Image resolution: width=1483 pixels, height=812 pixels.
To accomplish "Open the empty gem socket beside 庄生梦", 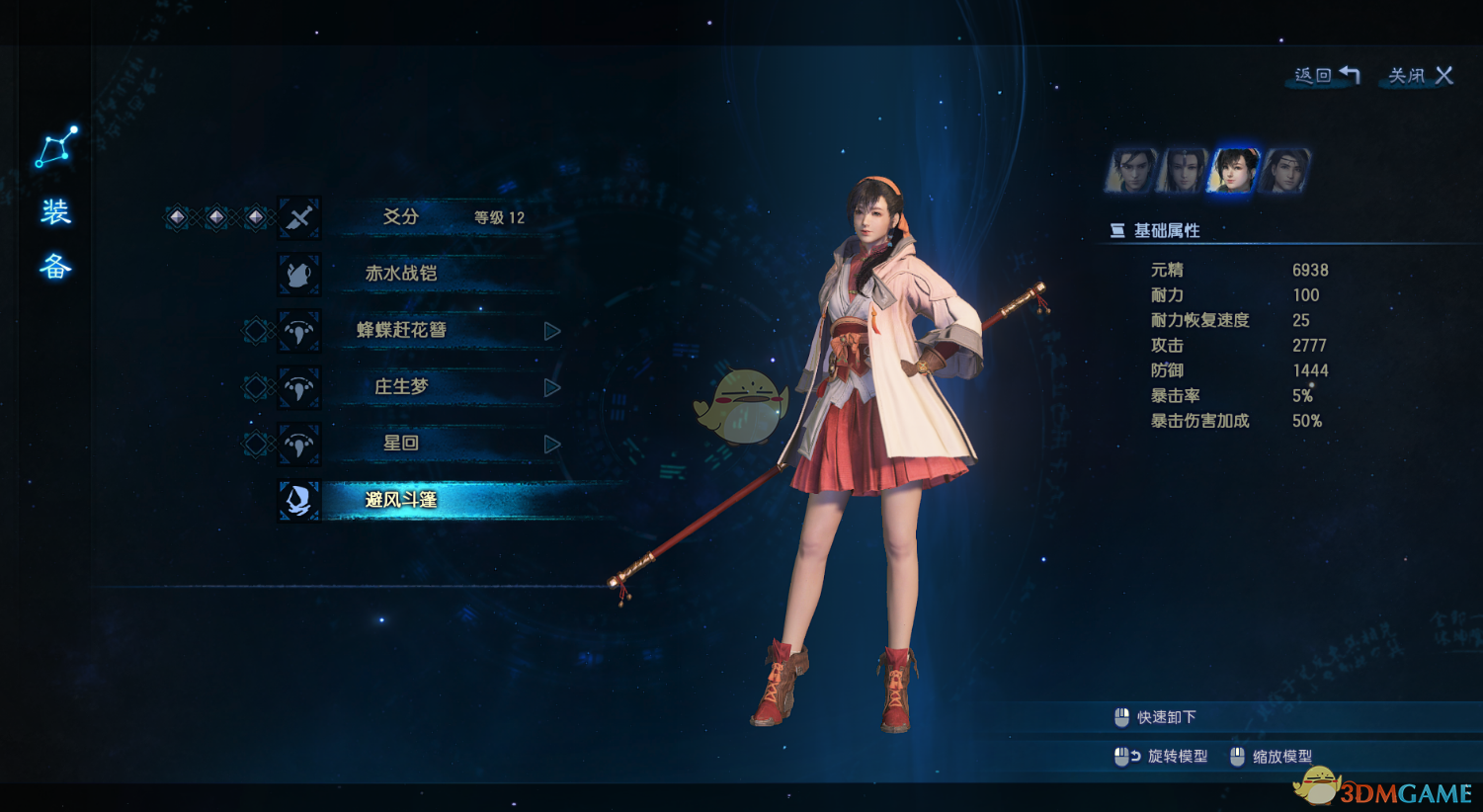I will point(255,387).
